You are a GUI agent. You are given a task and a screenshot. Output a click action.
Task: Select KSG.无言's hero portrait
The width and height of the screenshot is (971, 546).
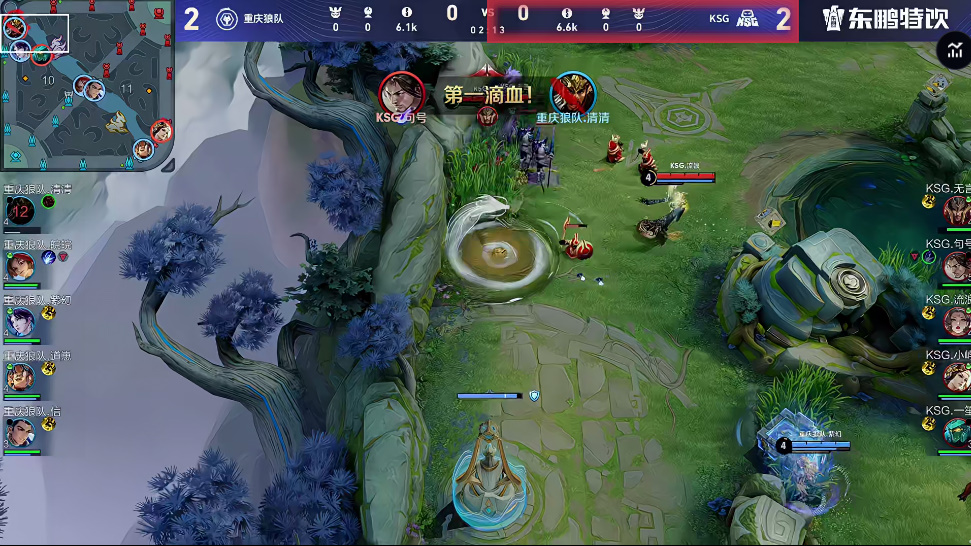[x=956, y=211]
